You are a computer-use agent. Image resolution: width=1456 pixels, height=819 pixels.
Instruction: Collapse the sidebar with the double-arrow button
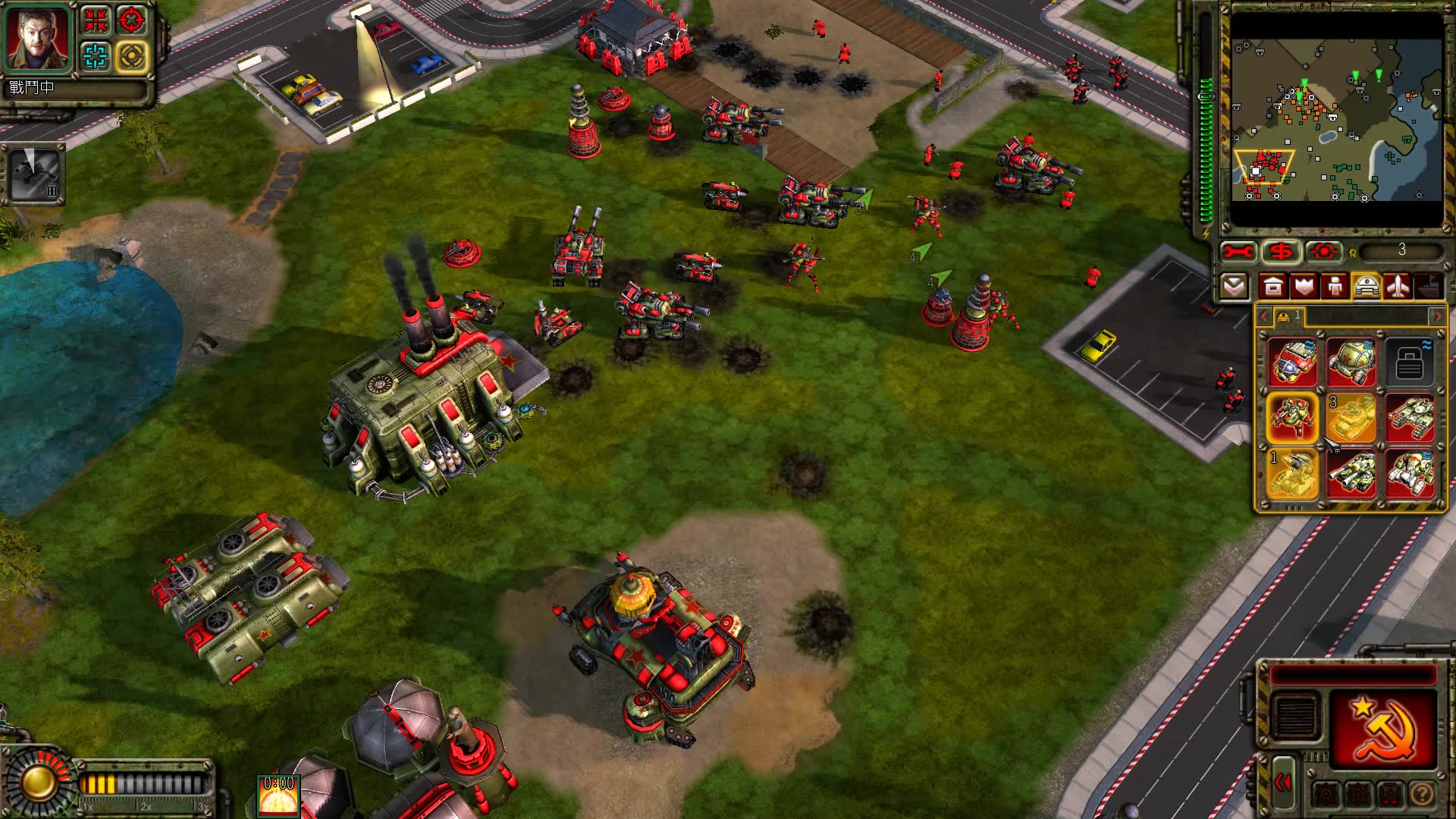click(1283, 783)
